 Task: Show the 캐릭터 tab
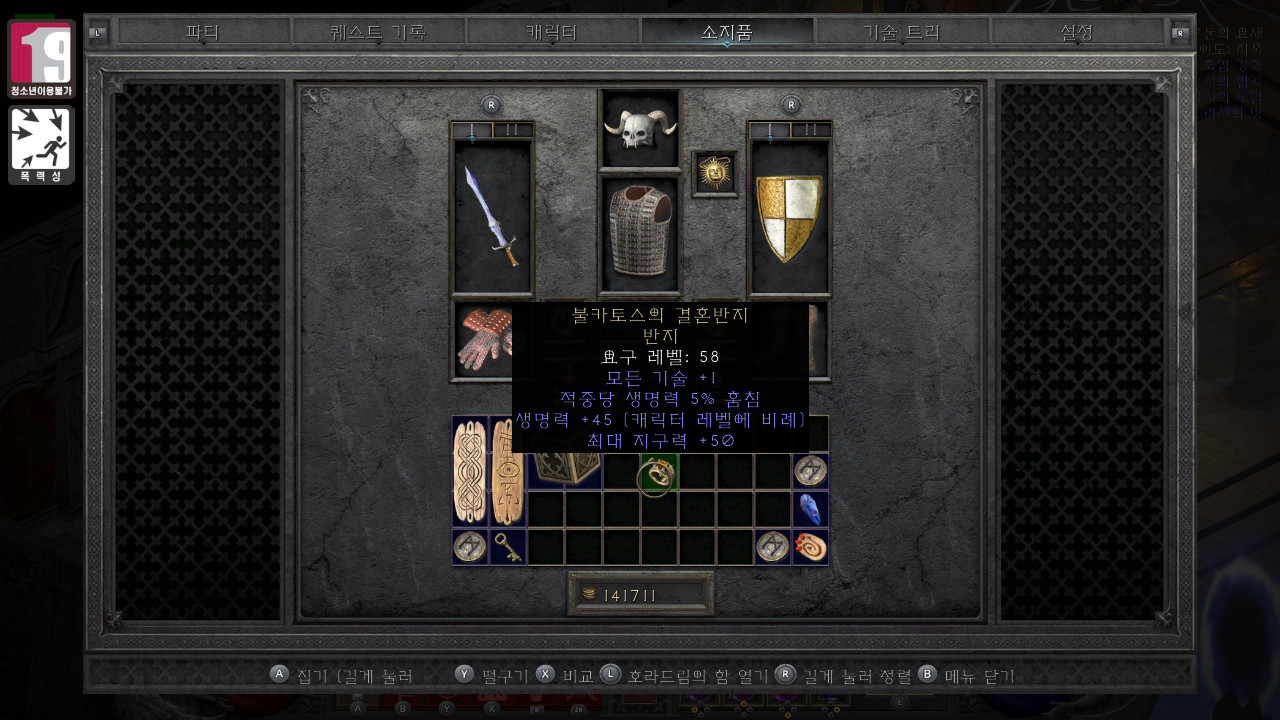coord(552,32)
